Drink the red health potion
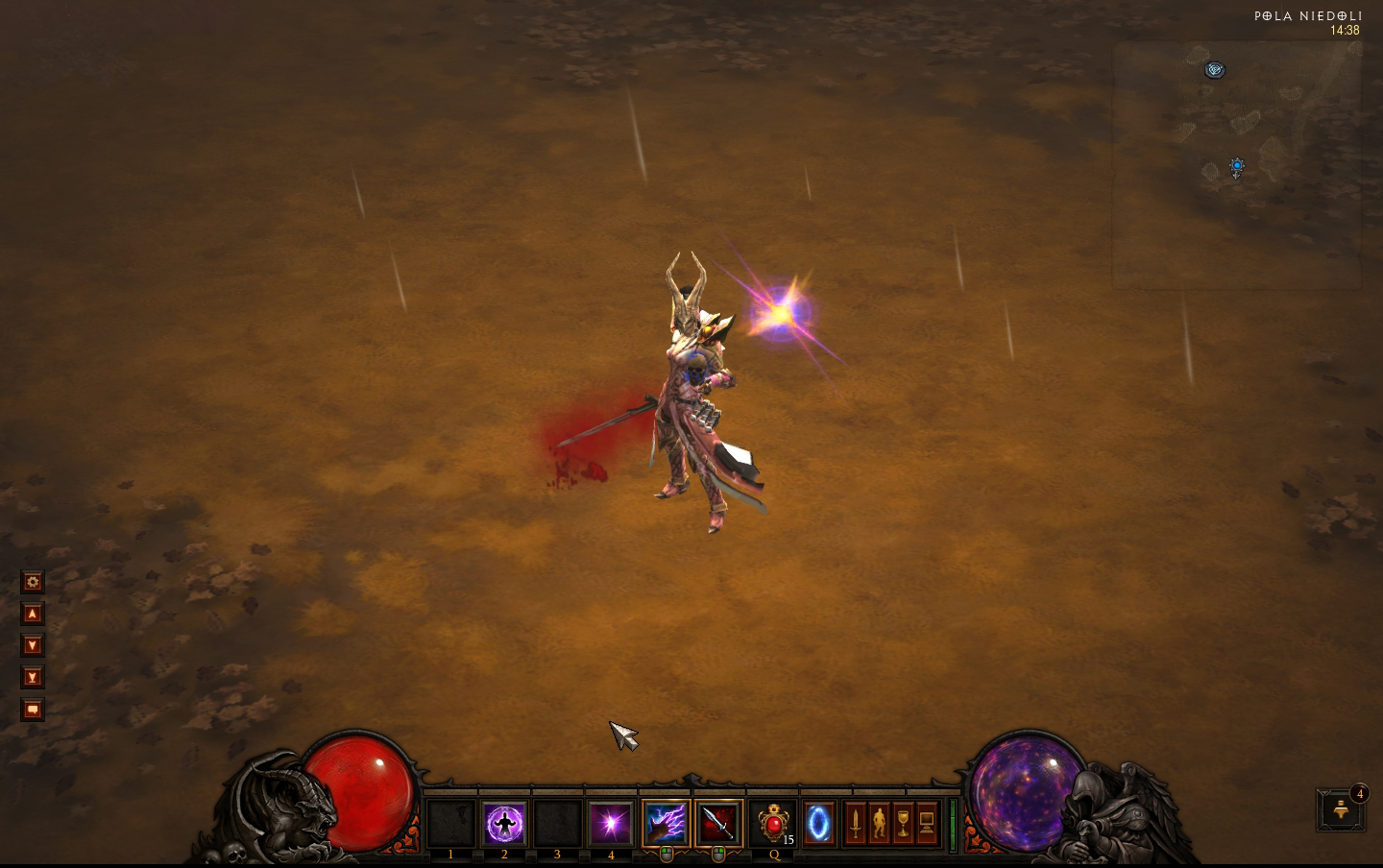1383x868 pixels. pos(773,824)
